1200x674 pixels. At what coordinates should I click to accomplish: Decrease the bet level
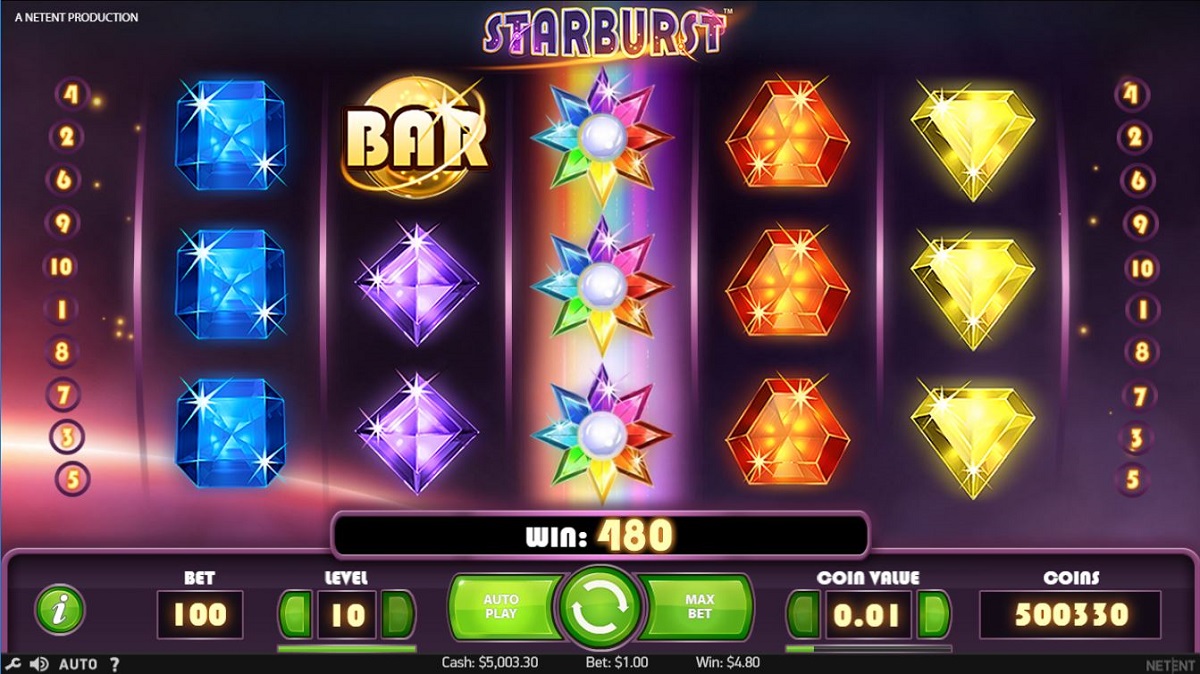(x=295, y=613)
